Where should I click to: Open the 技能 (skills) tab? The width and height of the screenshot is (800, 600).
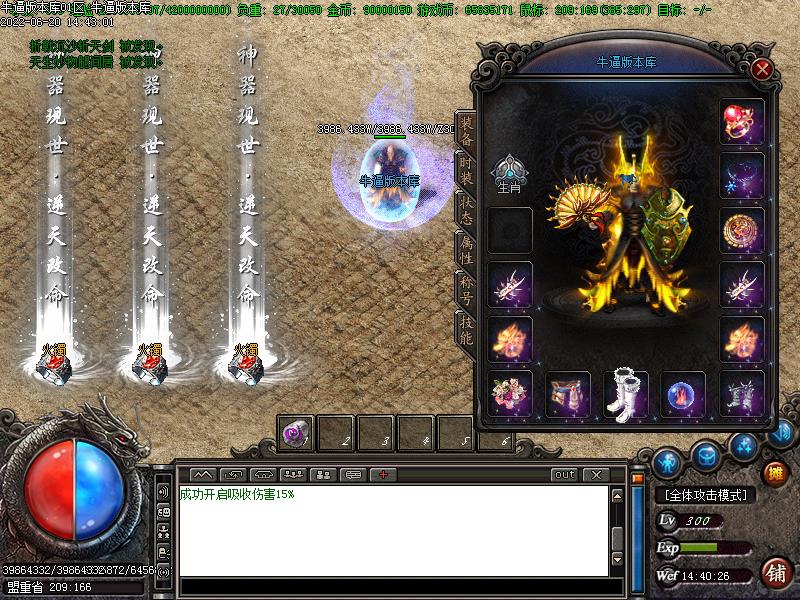click(466, 328)
